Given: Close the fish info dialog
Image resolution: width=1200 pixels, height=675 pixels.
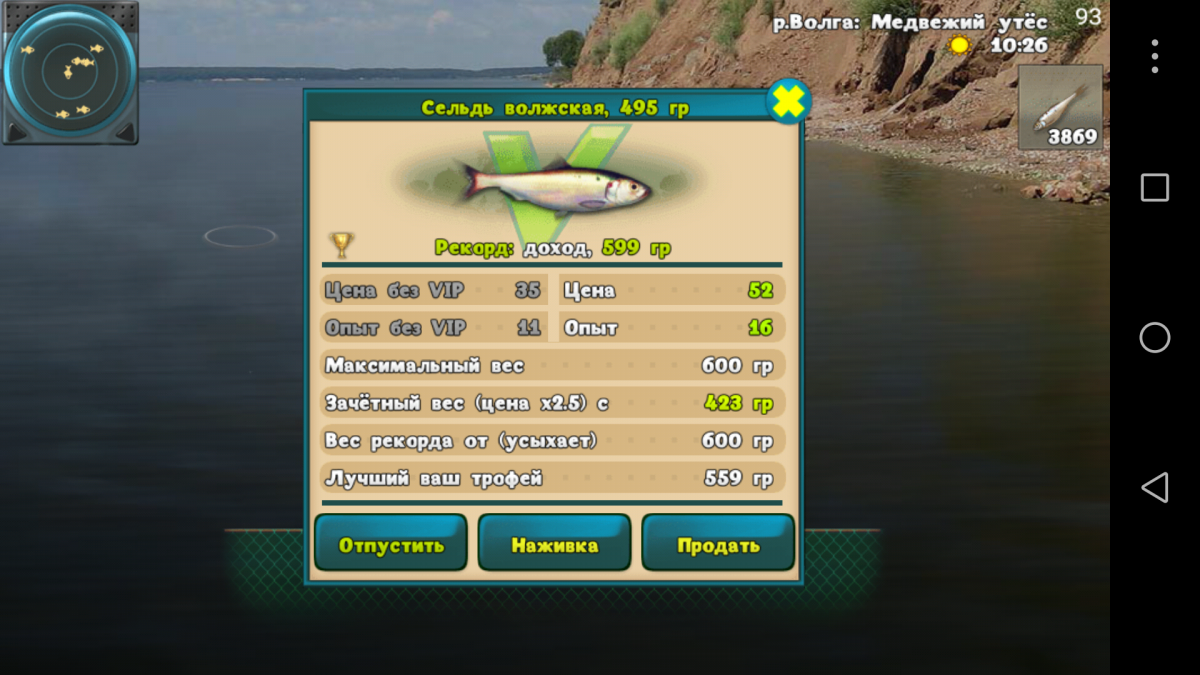Looking at the screenshot, I should tap(788, 102).
